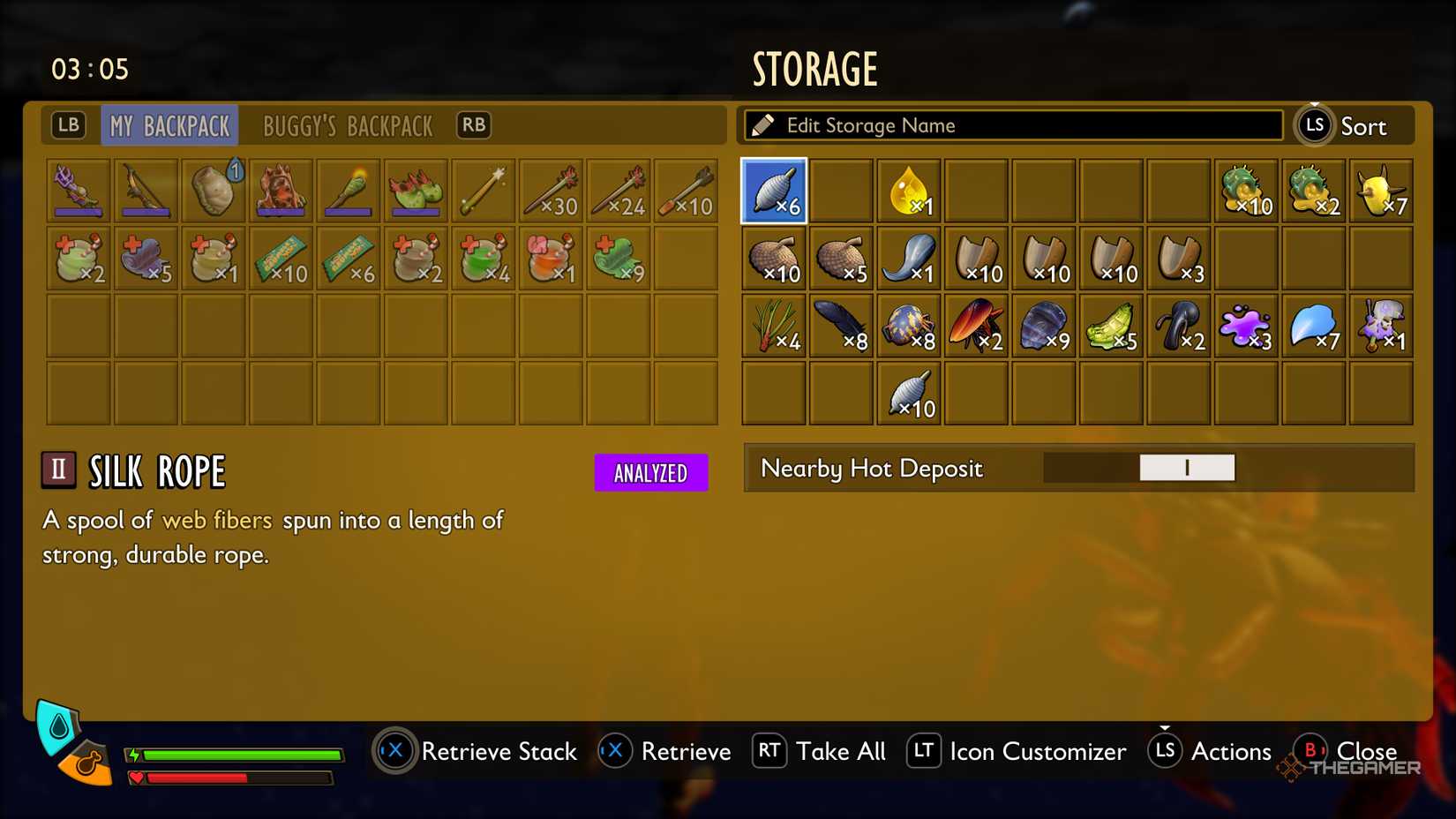Open Buggy's Backpack tab
This screenshot has width=1456, height=819.
click(348, 126)
